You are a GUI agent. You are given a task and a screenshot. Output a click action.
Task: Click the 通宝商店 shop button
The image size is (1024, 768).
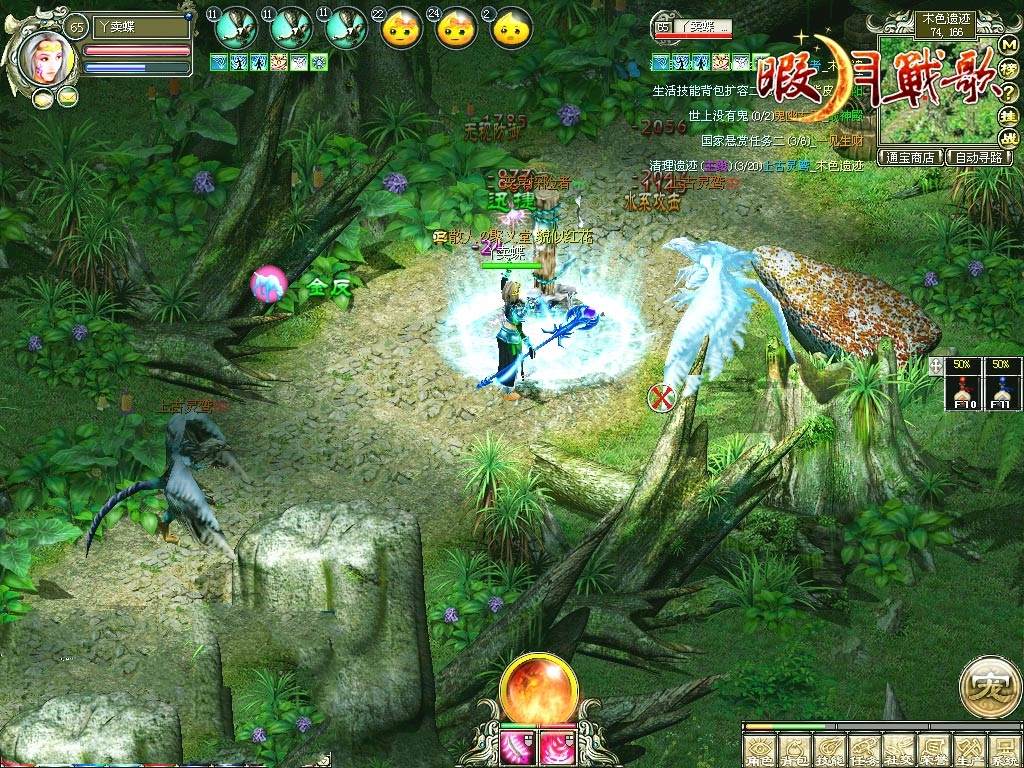(x=911, y=157)
